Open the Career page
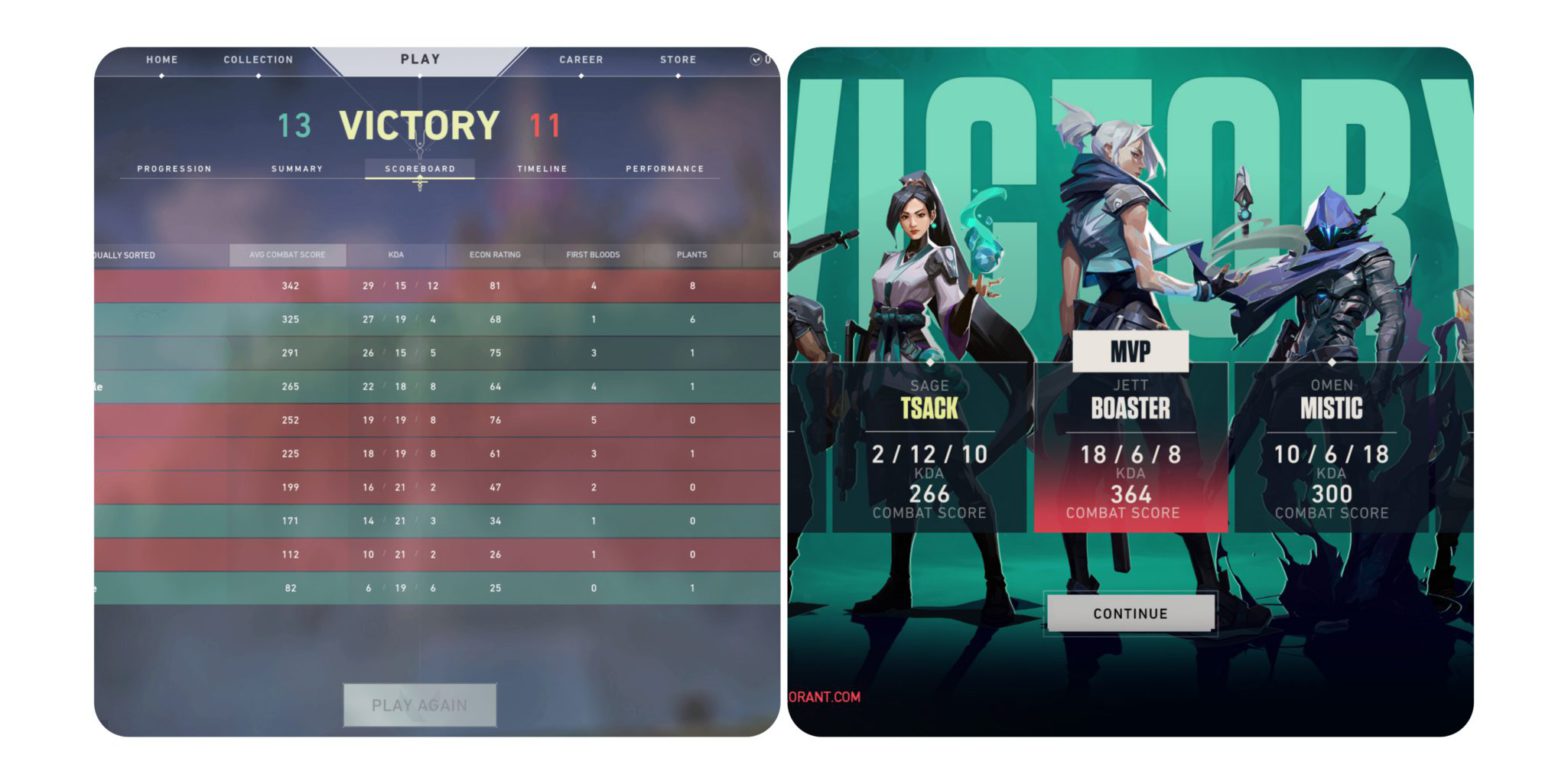This screenshot has width=1568, height=784. coord(581,59)
